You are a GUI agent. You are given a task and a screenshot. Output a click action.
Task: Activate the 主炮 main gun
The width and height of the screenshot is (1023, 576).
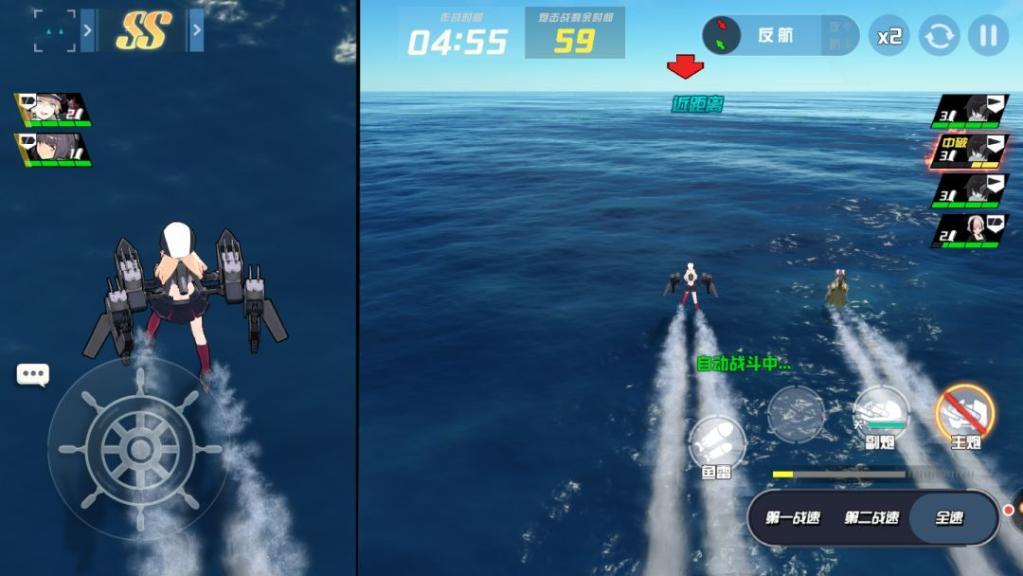[965, 414]
